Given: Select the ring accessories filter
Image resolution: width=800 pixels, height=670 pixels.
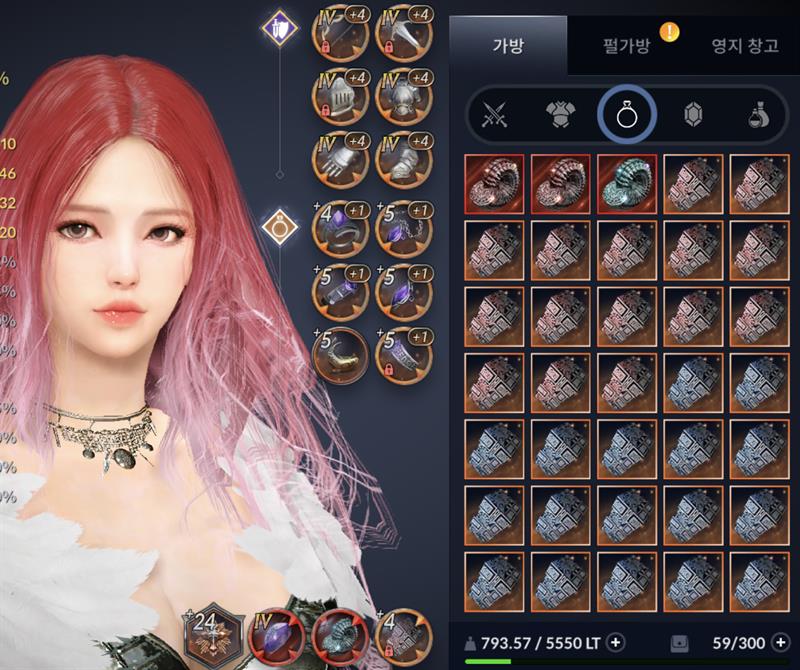Looking at the screenshot, I should point(626,116).
